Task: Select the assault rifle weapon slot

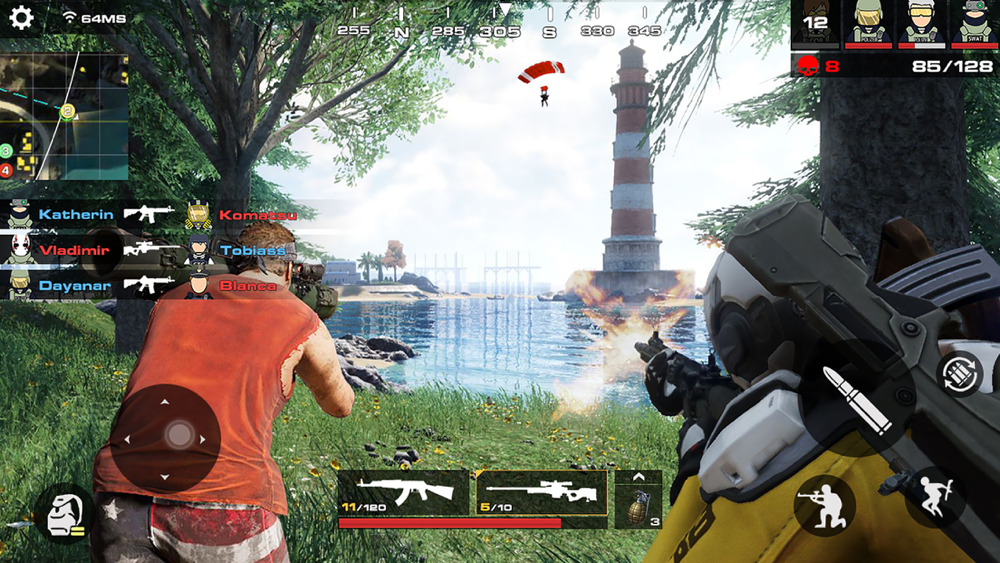Action: tap(403, 492)
